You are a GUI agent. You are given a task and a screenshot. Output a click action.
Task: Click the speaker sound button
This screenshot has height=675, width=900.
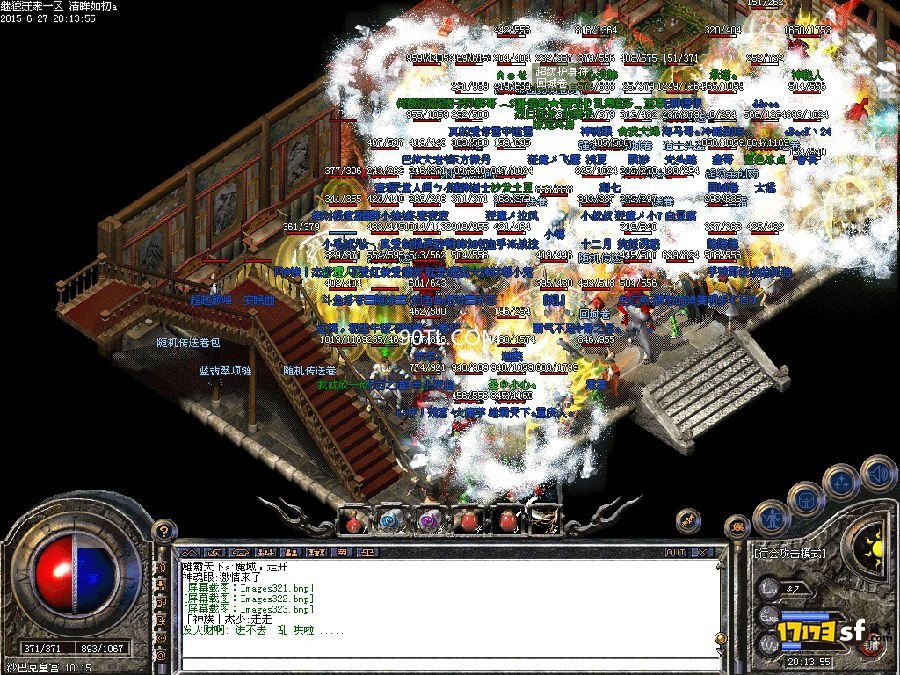coord(878,472)
